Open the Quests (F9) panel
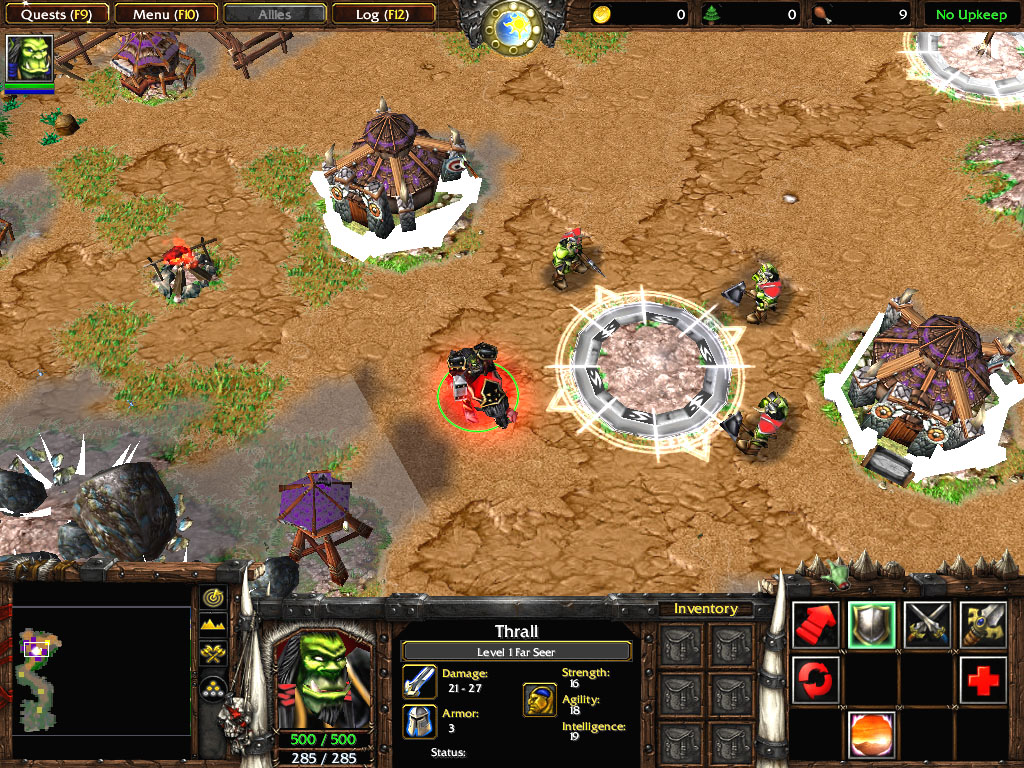This screenshot has width=1024, height=768. 56,14
